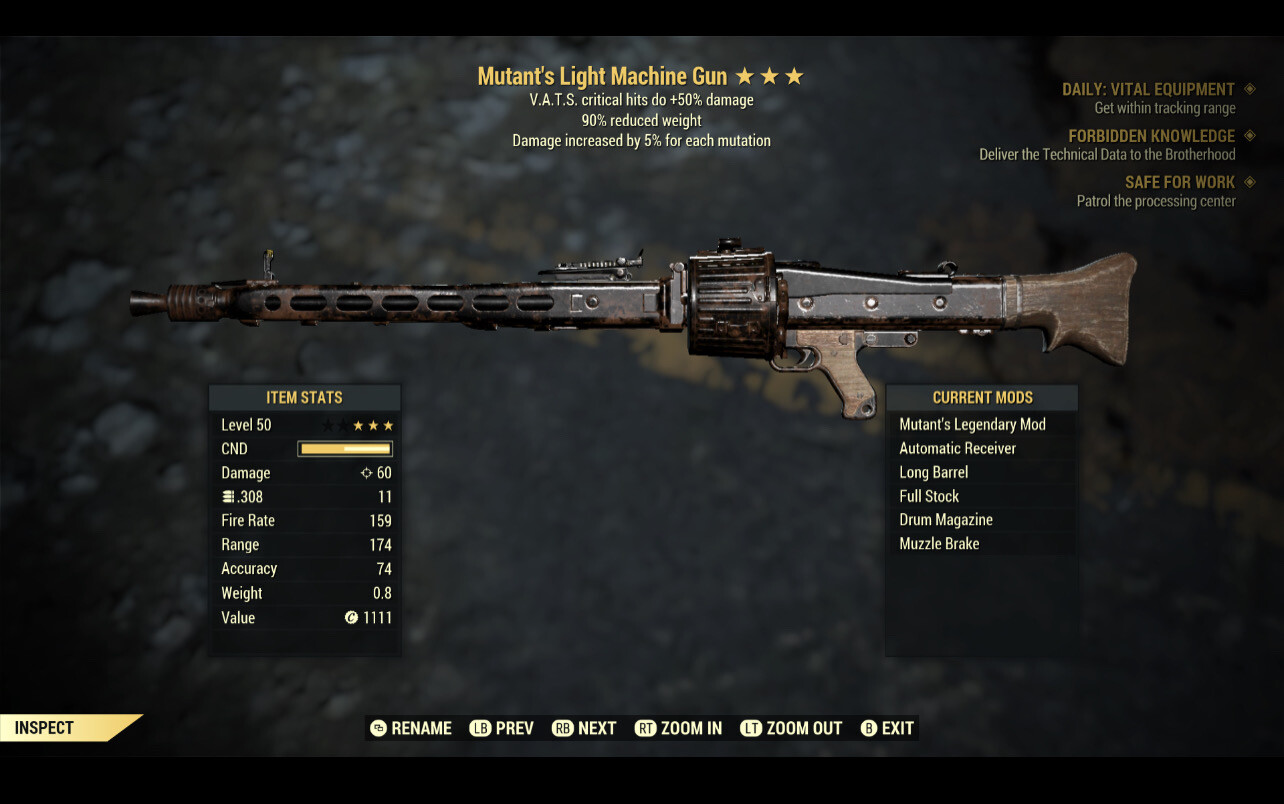Click the crosshair icon beside Damage stat

click(367, 472)
